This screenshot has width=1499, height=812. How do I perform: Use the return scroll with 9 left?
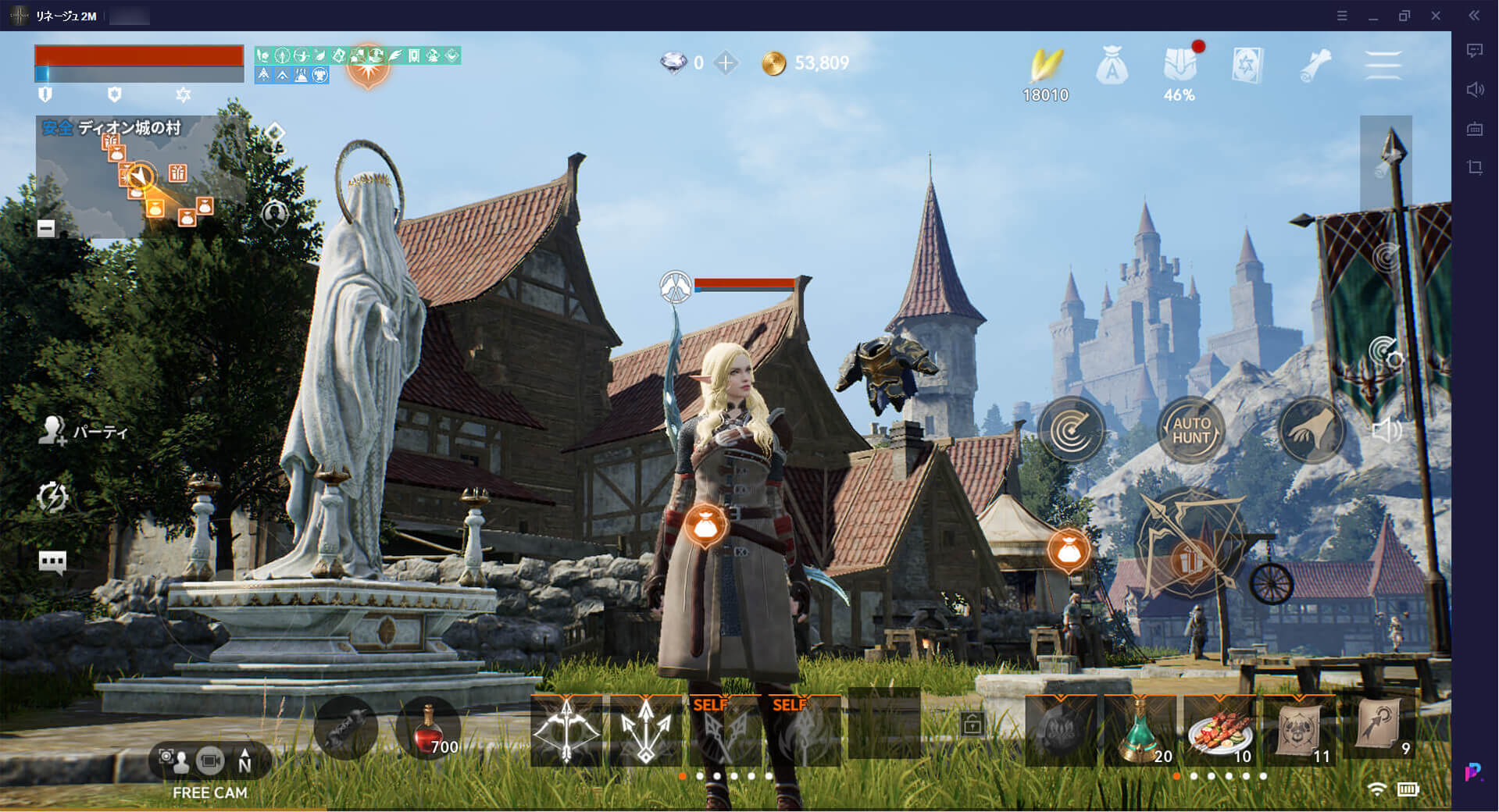point(1379,728)
